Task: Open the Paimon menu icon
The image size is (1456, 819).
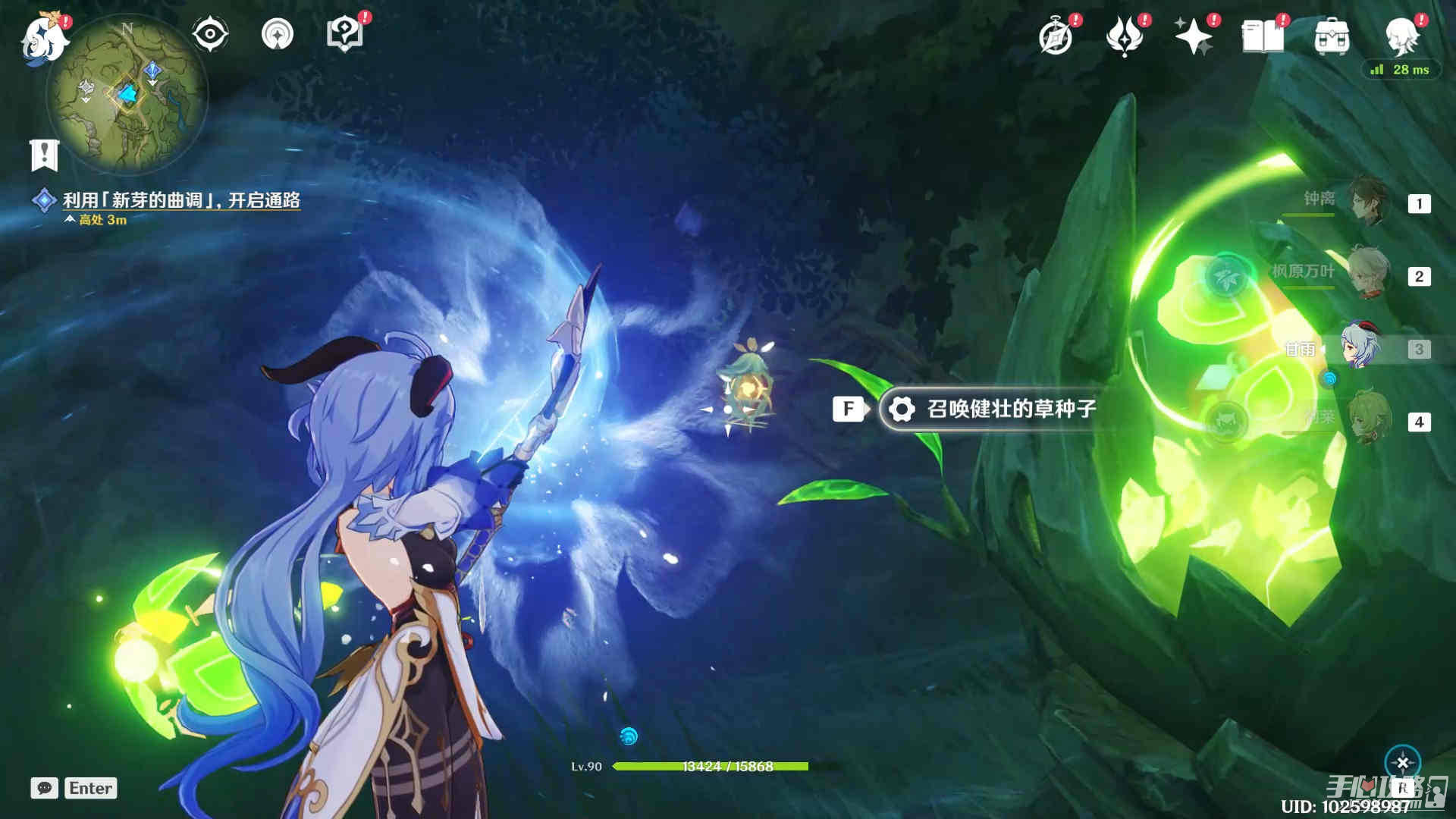Action: click(44, 38)
